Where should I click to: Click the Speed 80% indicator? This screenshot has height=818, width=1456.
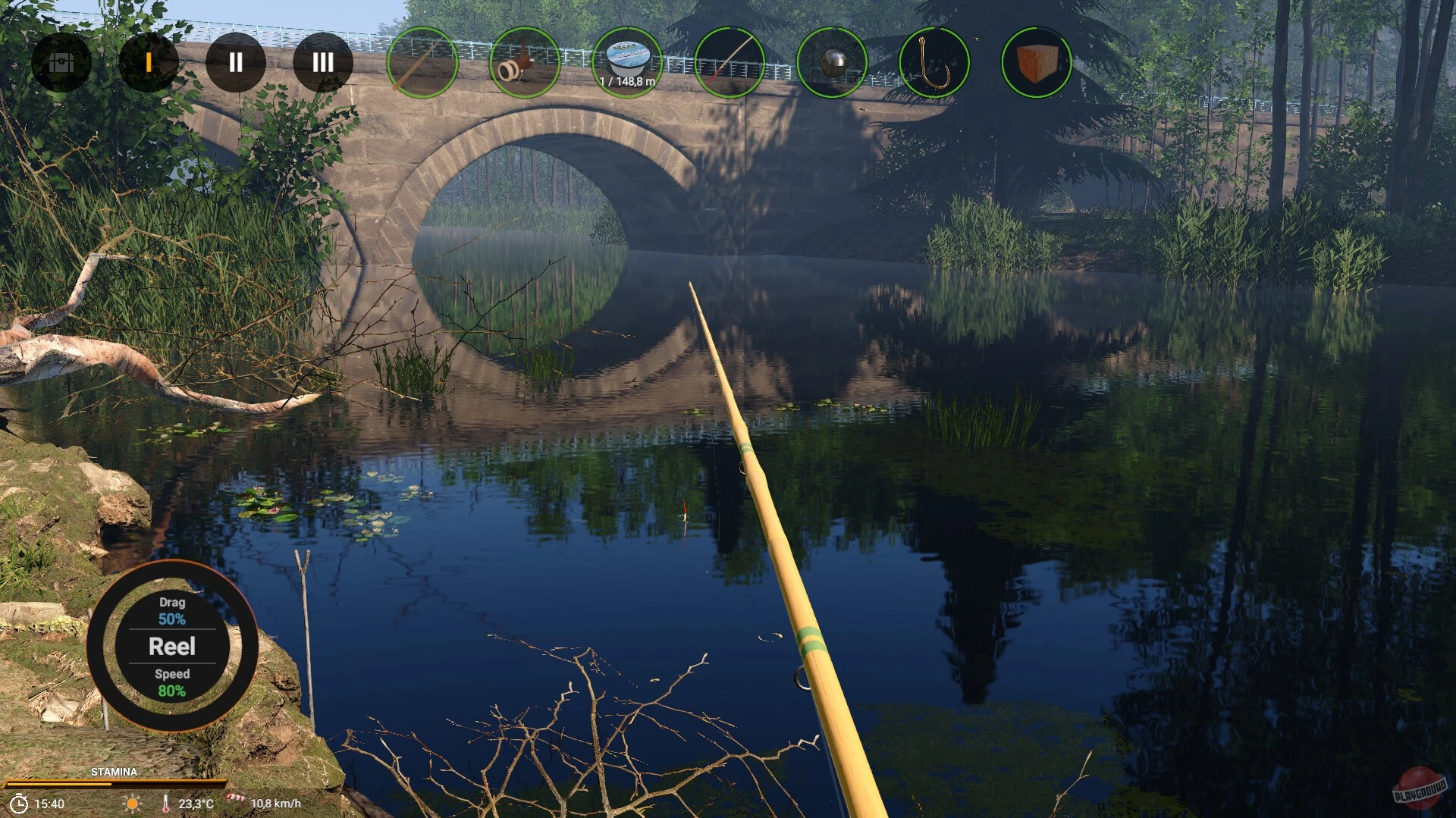tap(173, 682)
